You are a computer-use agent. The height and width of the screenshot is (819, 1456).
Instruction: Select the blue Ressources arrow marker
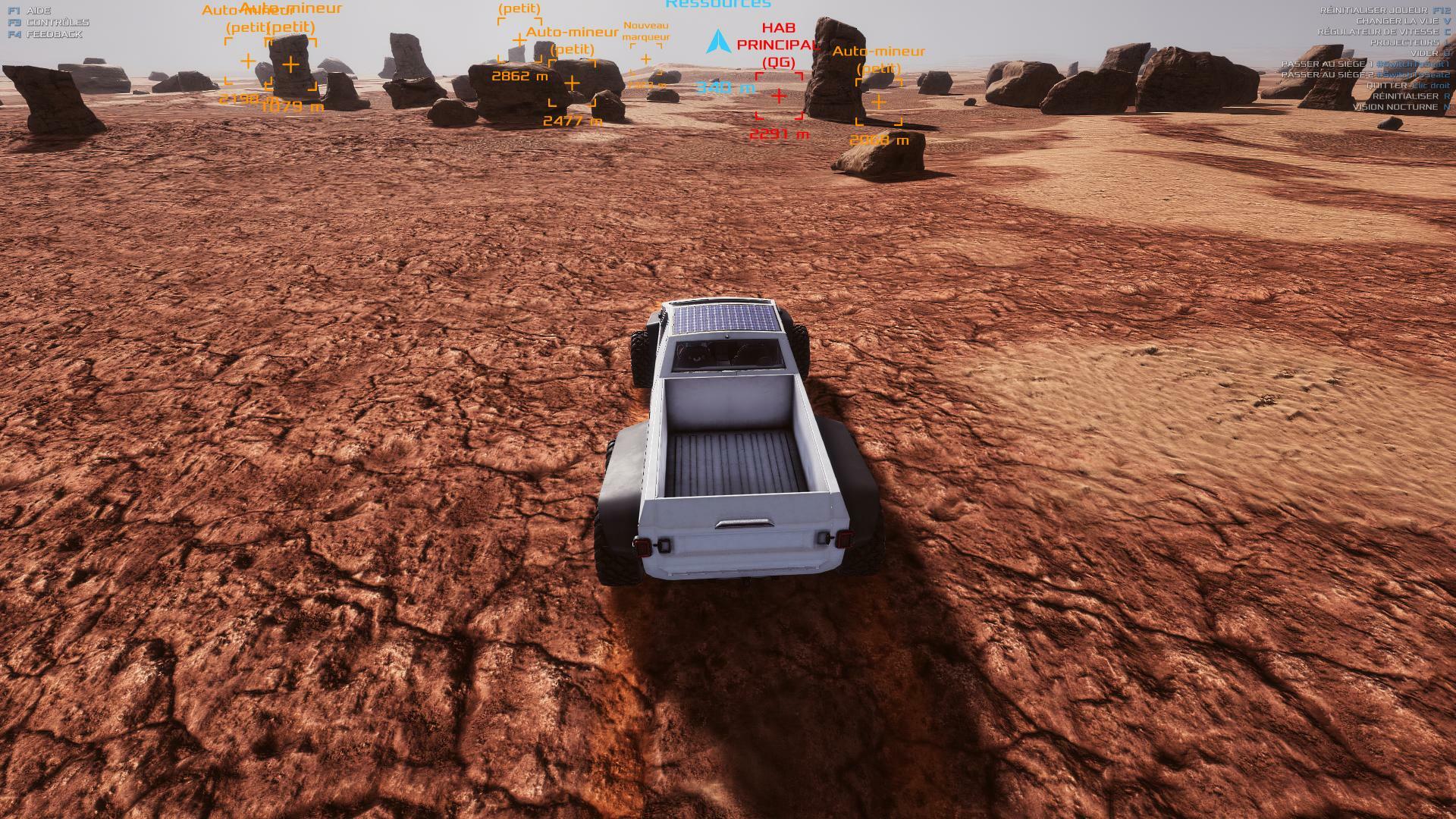point(717,42)
